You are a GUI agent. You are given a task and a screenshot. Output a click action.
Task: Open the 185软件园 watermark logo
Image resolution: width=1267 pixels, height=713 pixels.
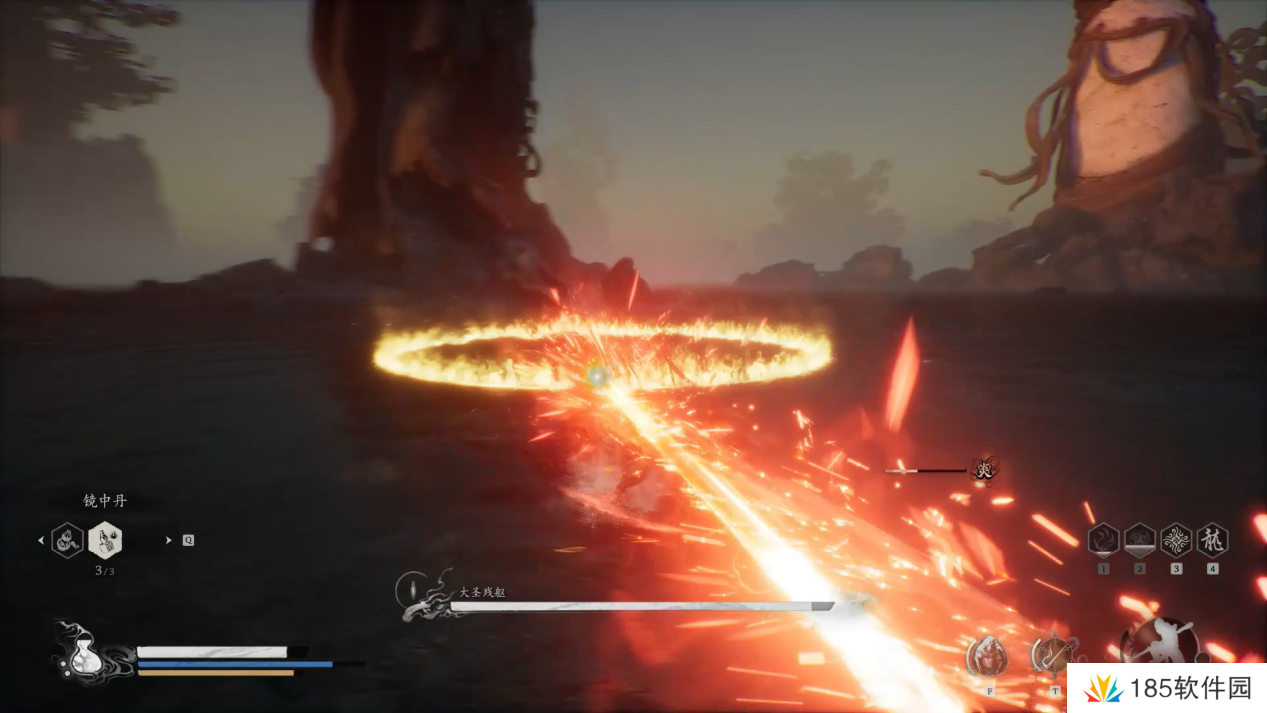(x=1166, y=688)
